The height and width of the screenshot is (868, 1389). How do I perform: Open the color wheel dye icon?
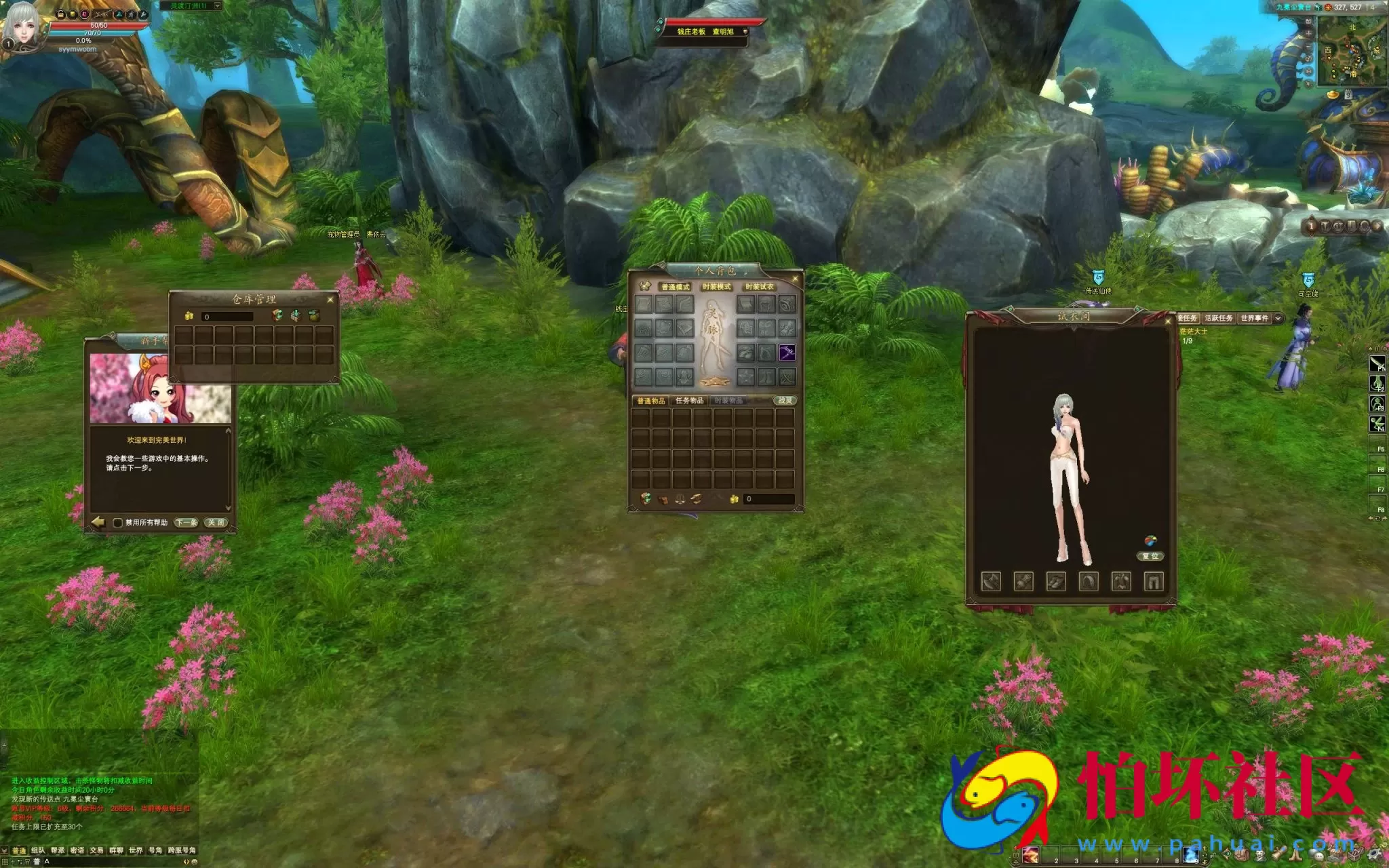1150,540
